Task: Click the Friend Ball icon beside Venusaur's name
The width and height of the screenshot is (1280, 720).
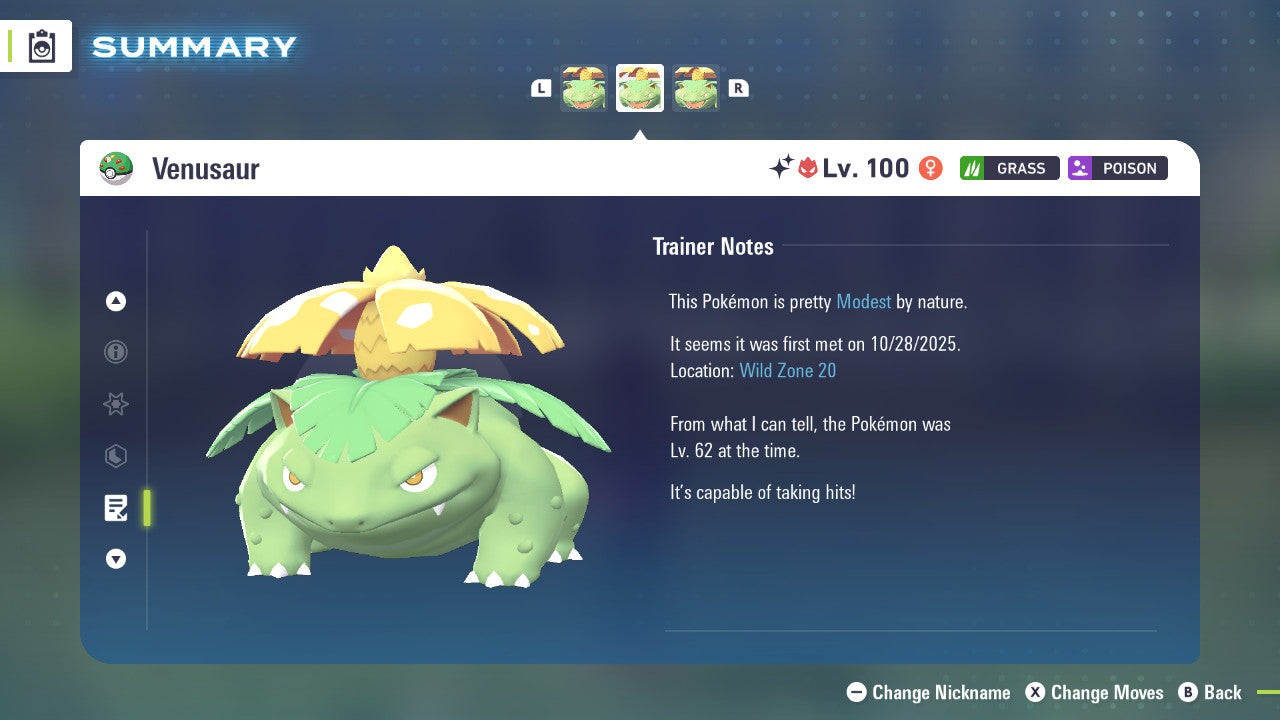Action: pos(117,168)
